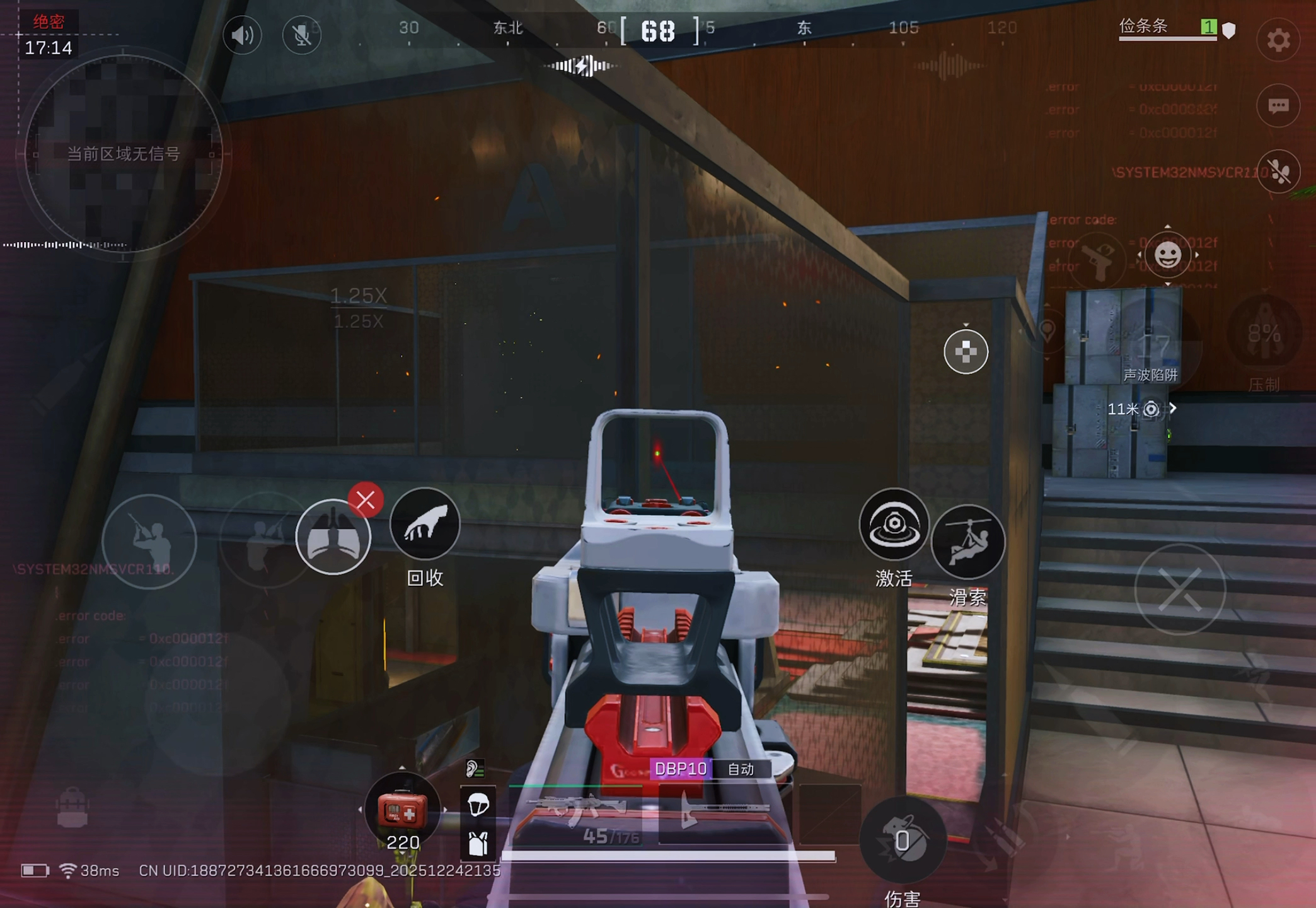Toggle the muted microphone button
The height and width of the screenshot is (908, 1316).
[x=301, y=35]
